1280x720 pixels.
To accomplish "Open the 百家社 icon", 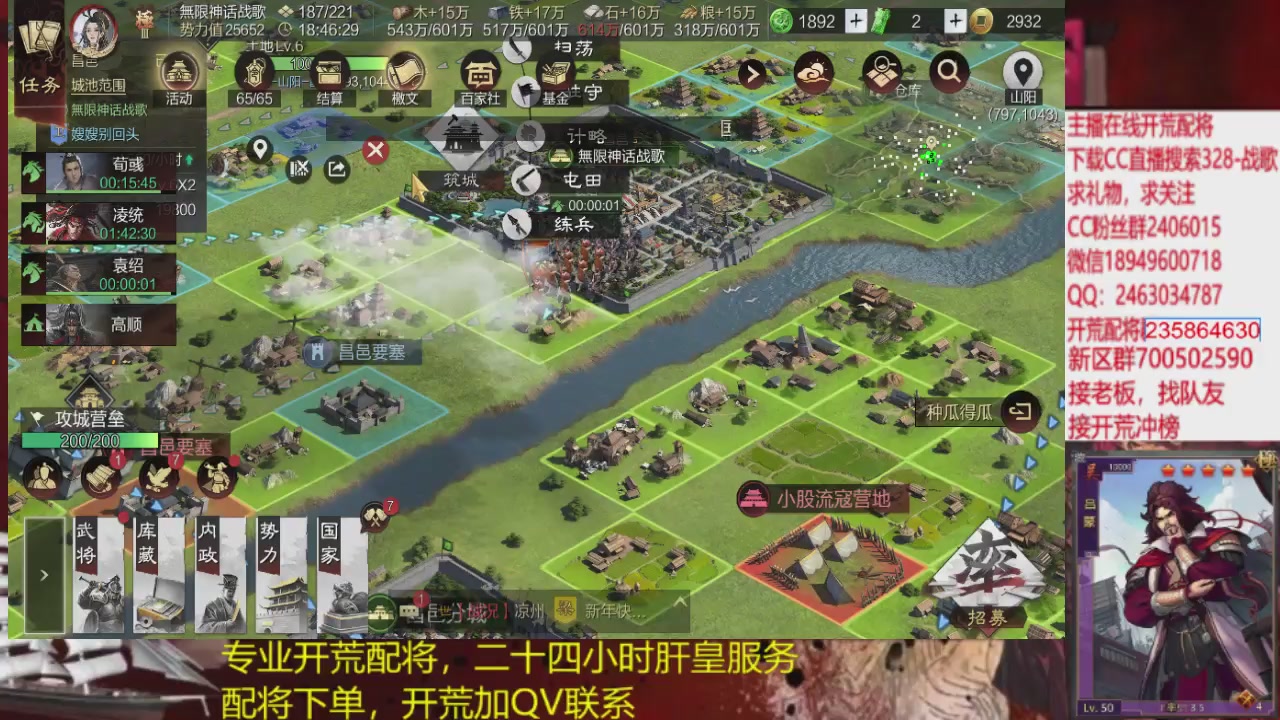I will 481,74.
